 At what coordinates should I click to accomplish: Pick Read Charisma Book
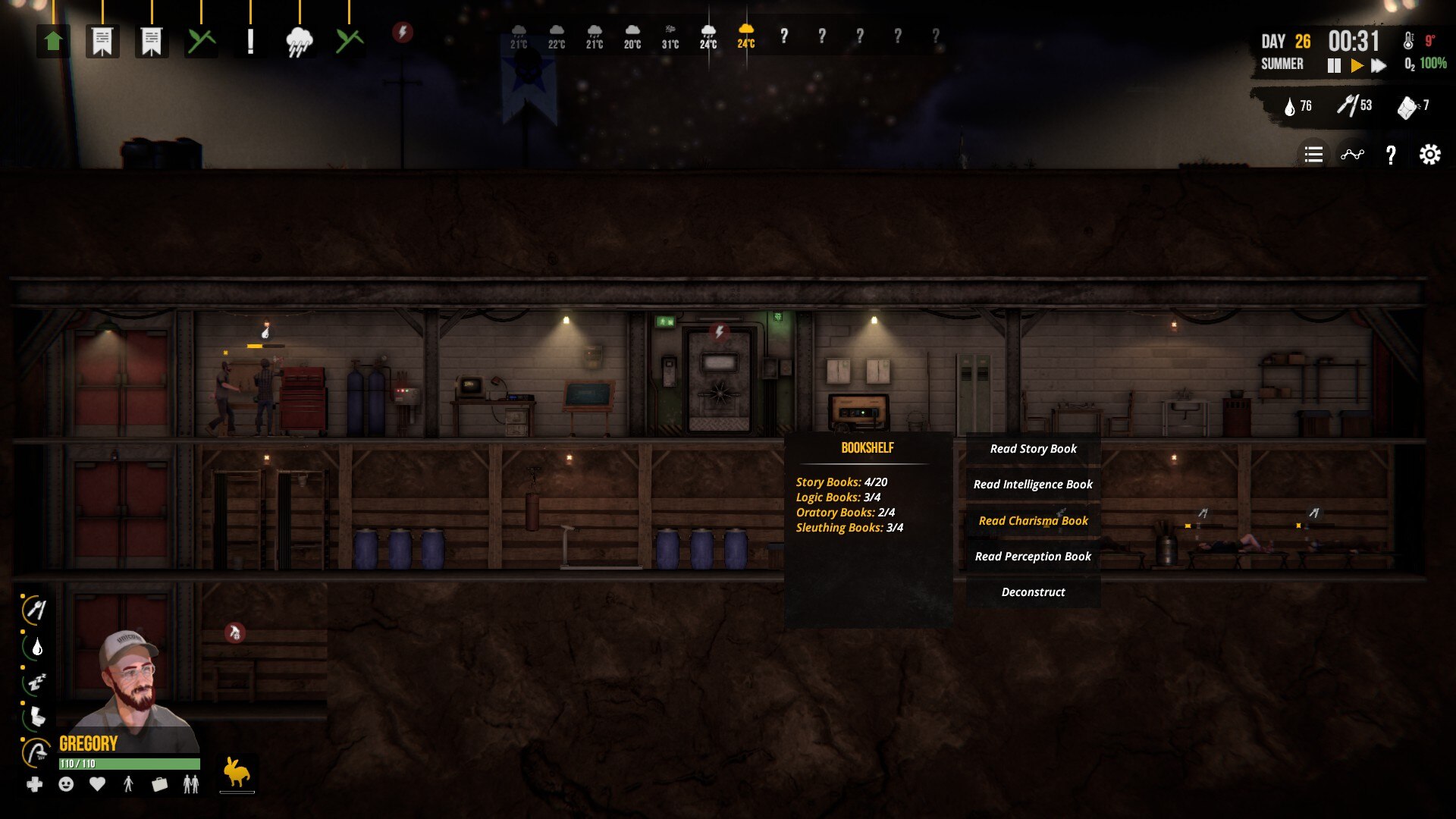click(1033, 521)
